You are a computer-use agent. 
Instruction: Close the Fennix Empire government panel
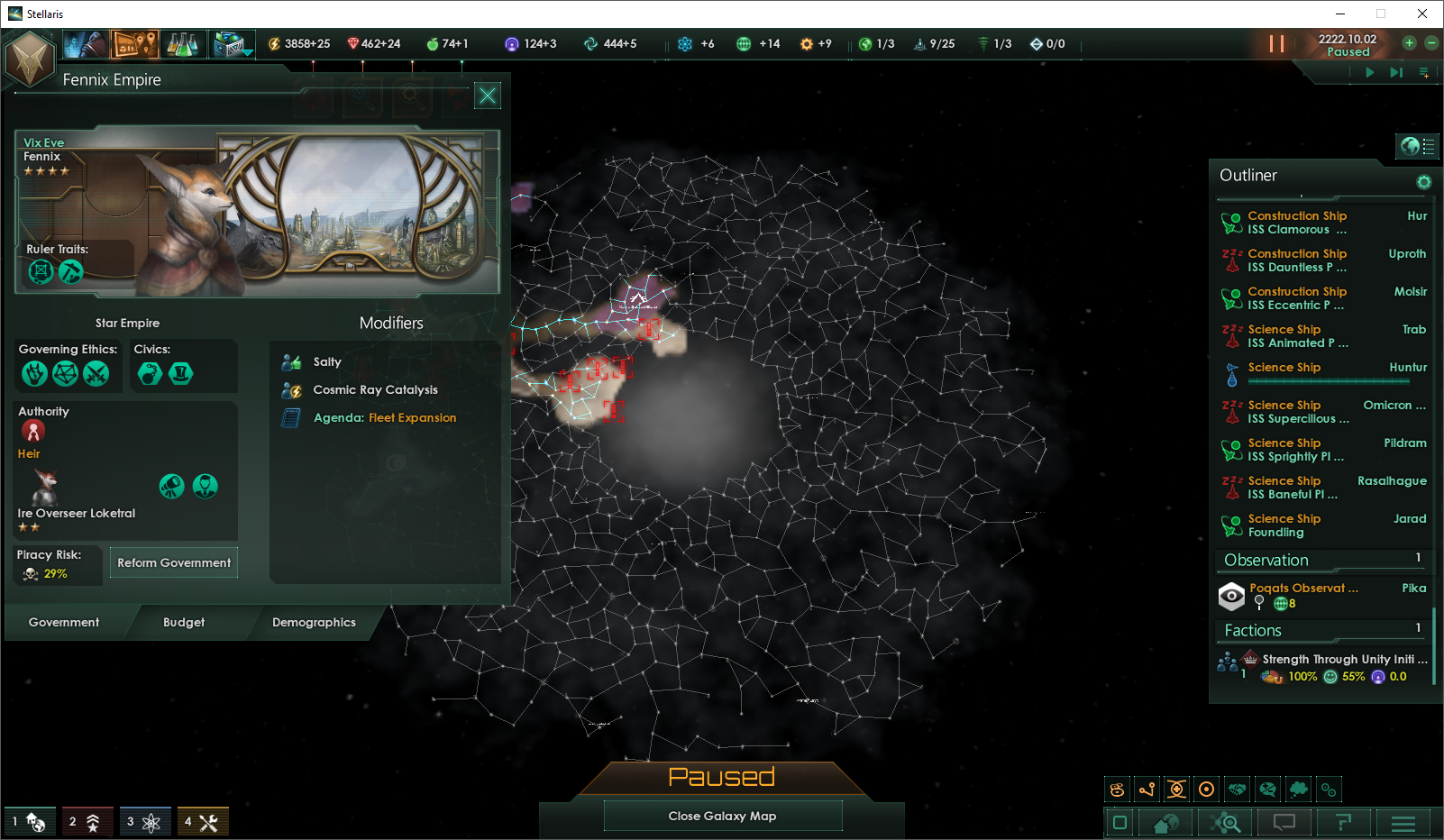tap(488, 96)
